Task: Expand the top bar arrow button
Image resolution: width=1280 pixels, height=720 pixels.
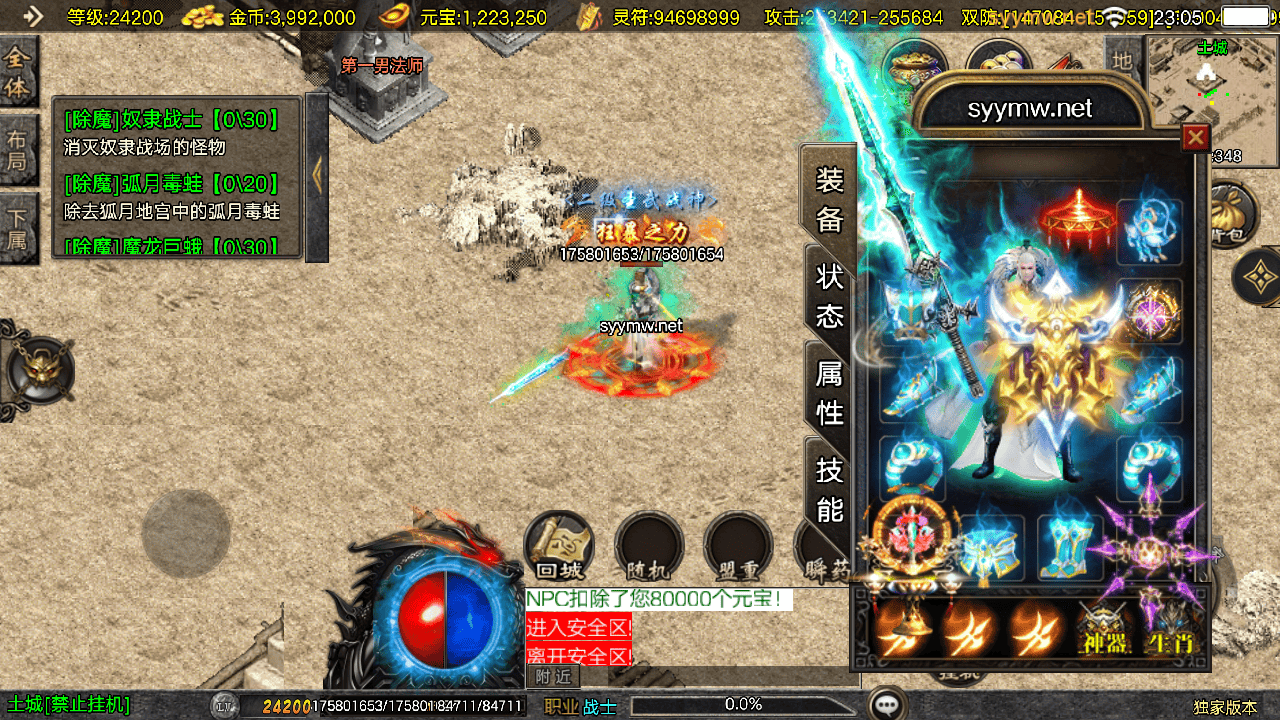Action: click(33, 16)
